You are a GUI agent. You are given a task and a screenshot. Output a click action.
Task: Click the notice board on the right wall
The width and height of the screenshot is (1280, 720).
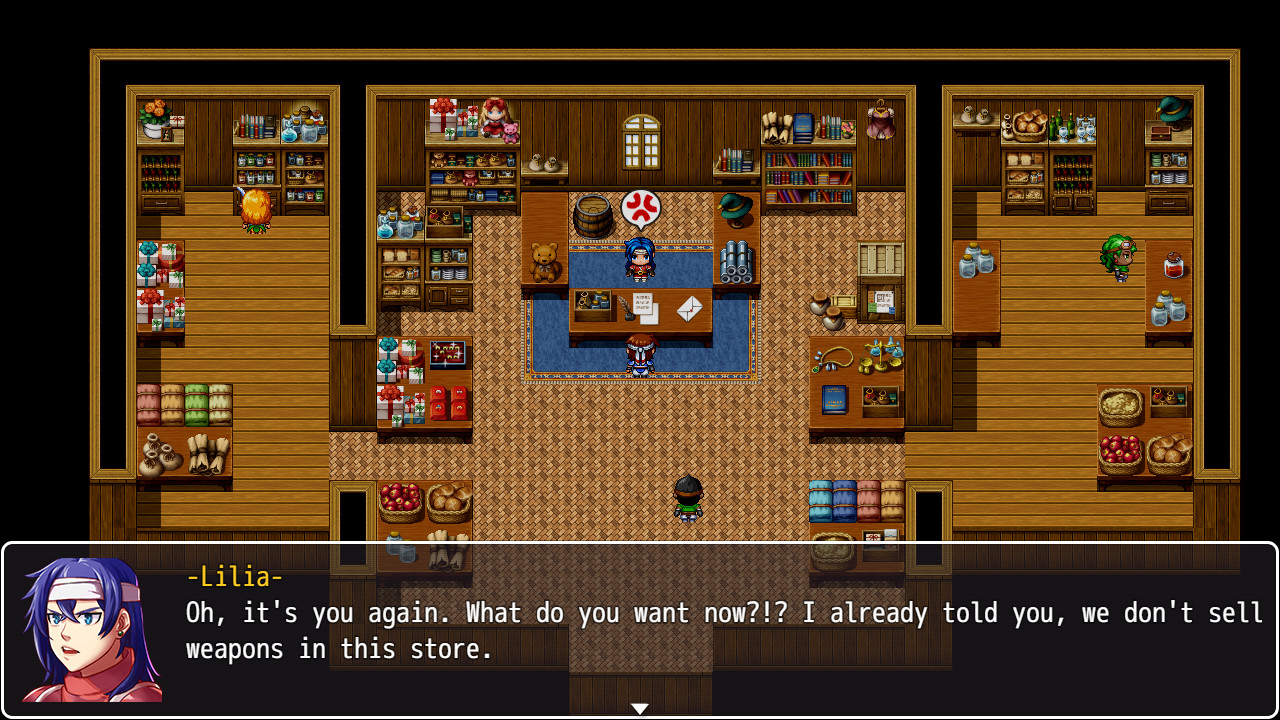click(884, 298)
